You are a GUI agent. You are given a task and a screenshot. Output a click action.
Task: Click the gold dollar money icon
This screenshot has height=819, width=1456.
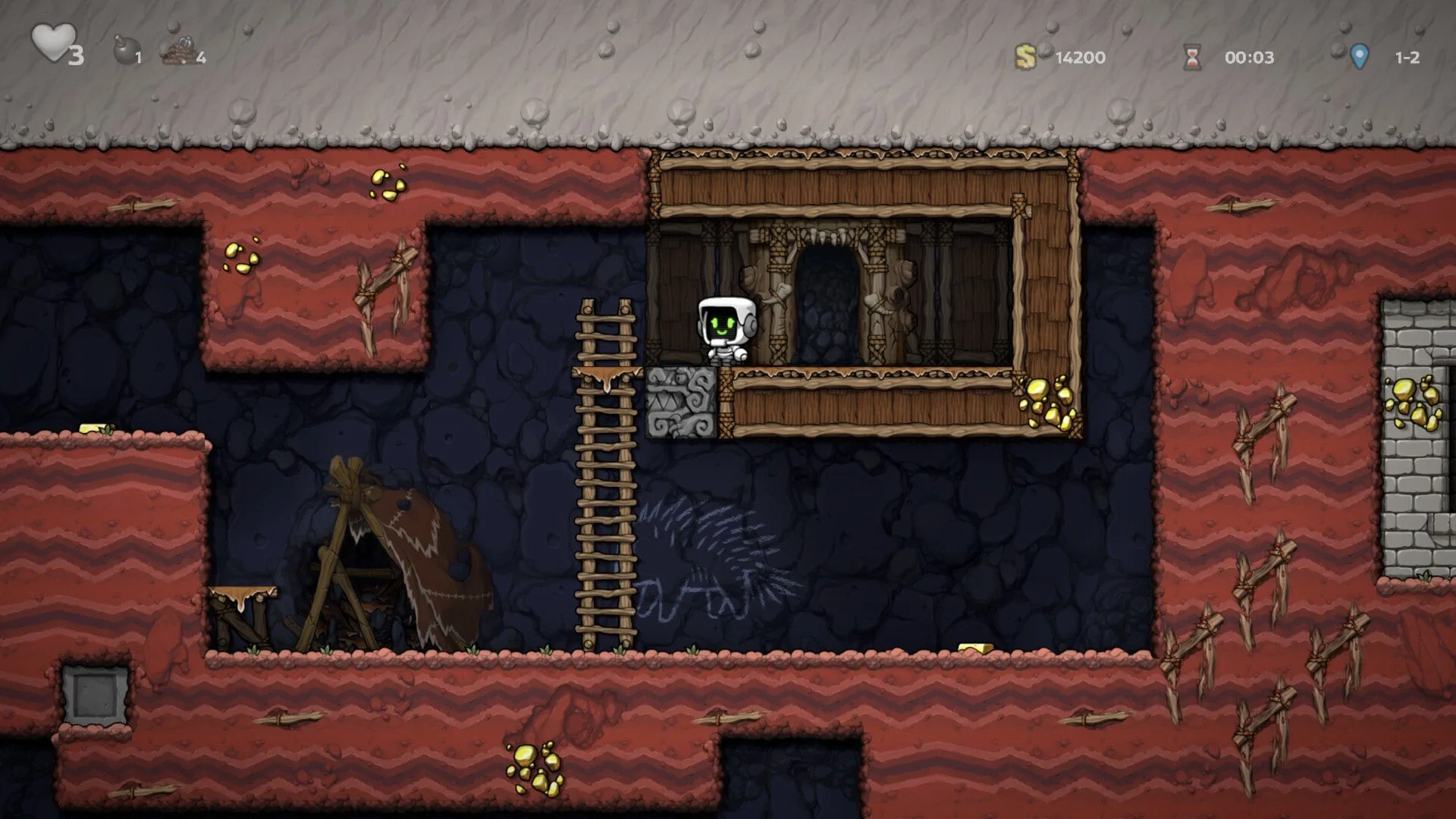click(x=1028, y=55)
